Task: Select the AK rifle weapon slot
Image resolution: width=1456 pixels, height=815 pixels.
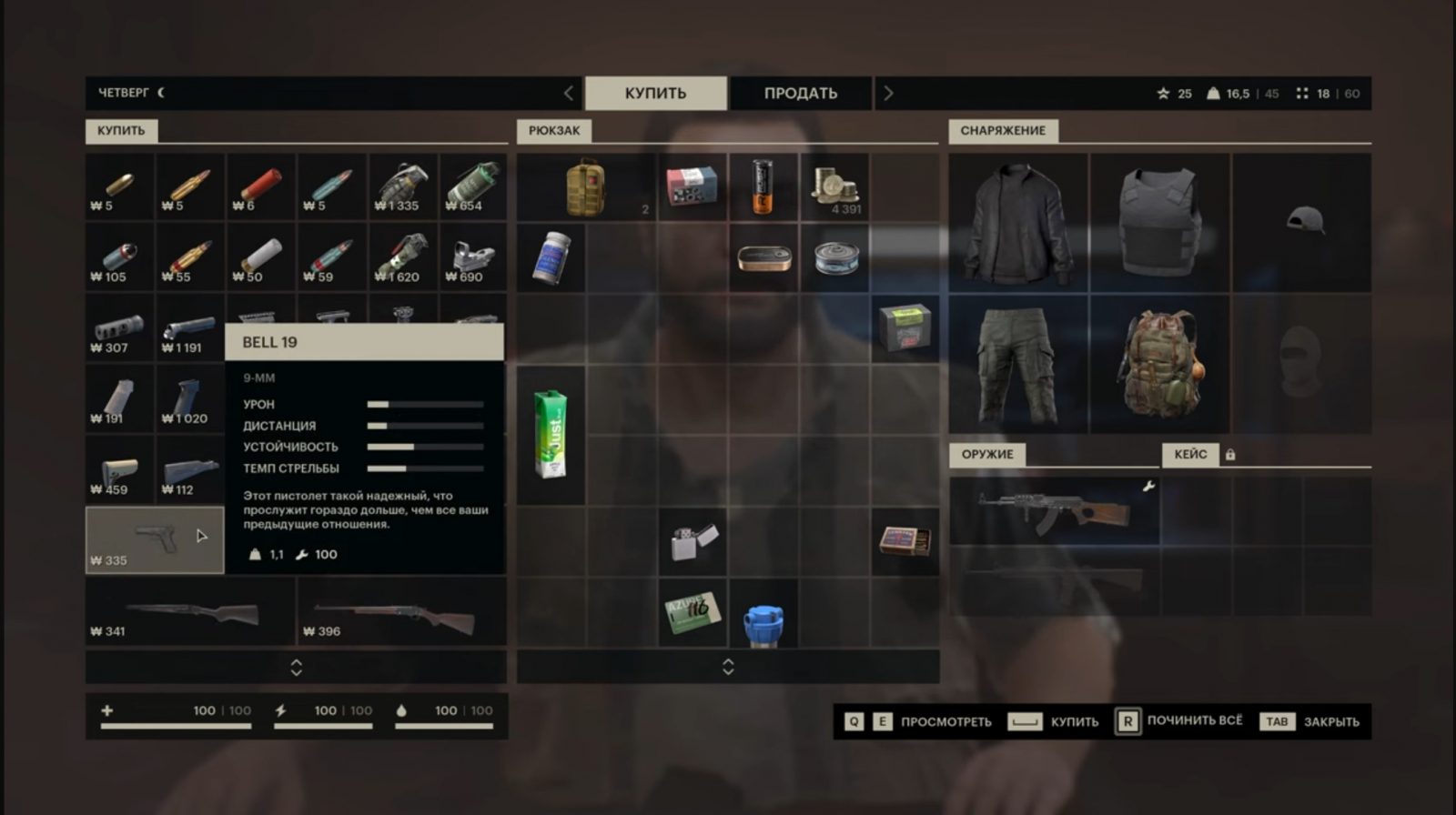Action: [x=1054, y=511]
